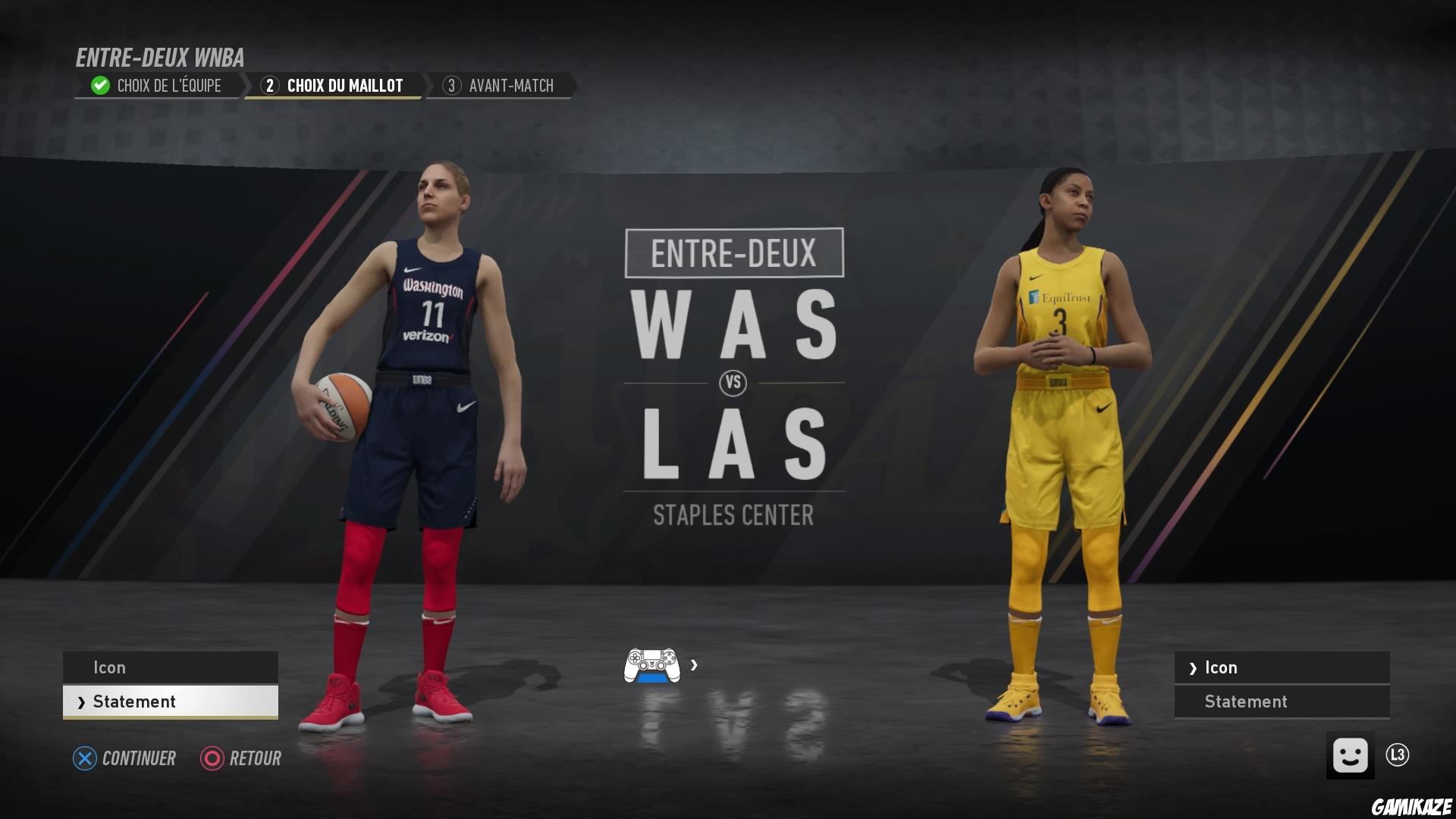Click the Entre-Deux WNBA title text
The image size is (1456, 819).
pos(160,58)
